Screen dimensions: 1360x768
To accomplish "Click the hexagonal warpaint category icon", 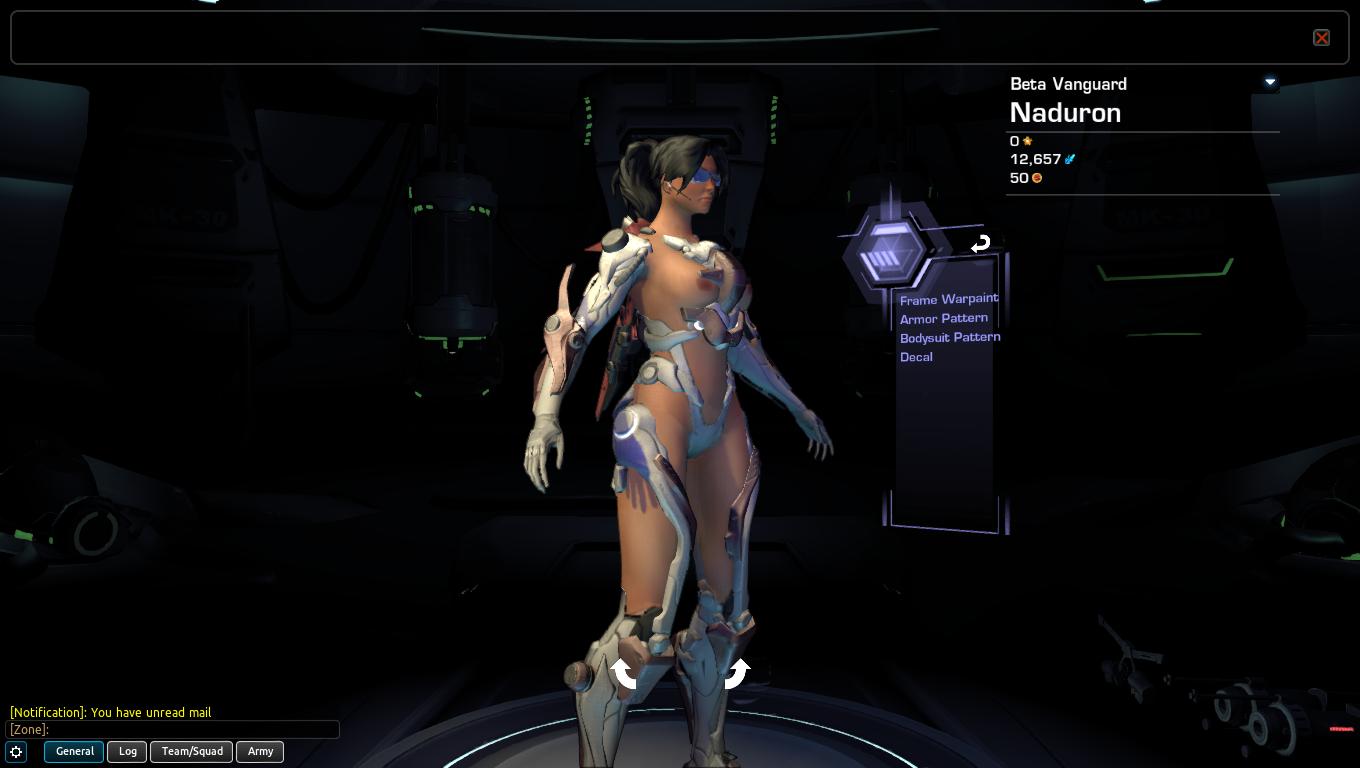I will [886, 251].
